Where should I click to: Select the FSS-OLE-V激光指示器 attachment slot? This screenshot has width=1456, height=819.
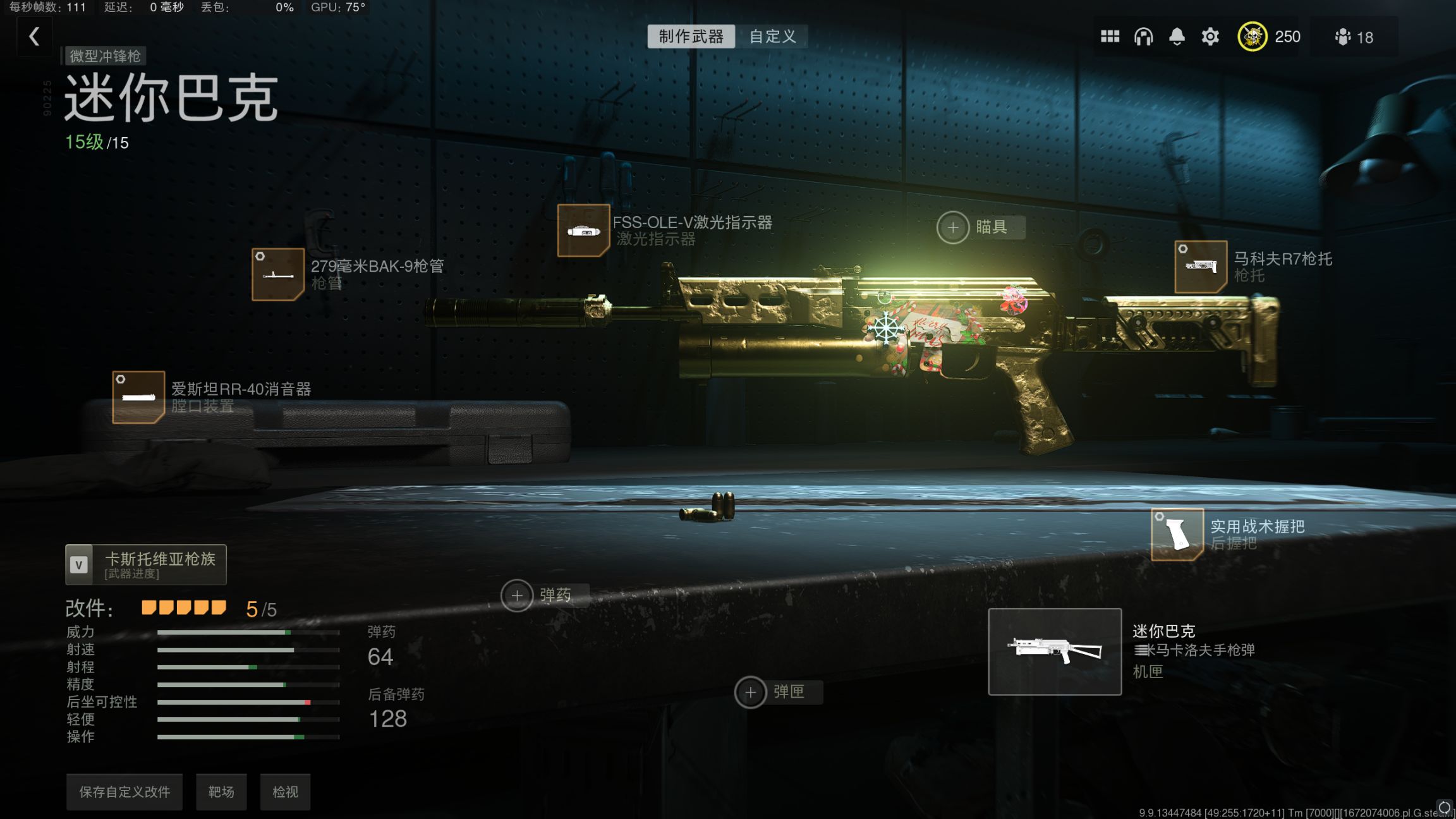[x=583, y=231]
